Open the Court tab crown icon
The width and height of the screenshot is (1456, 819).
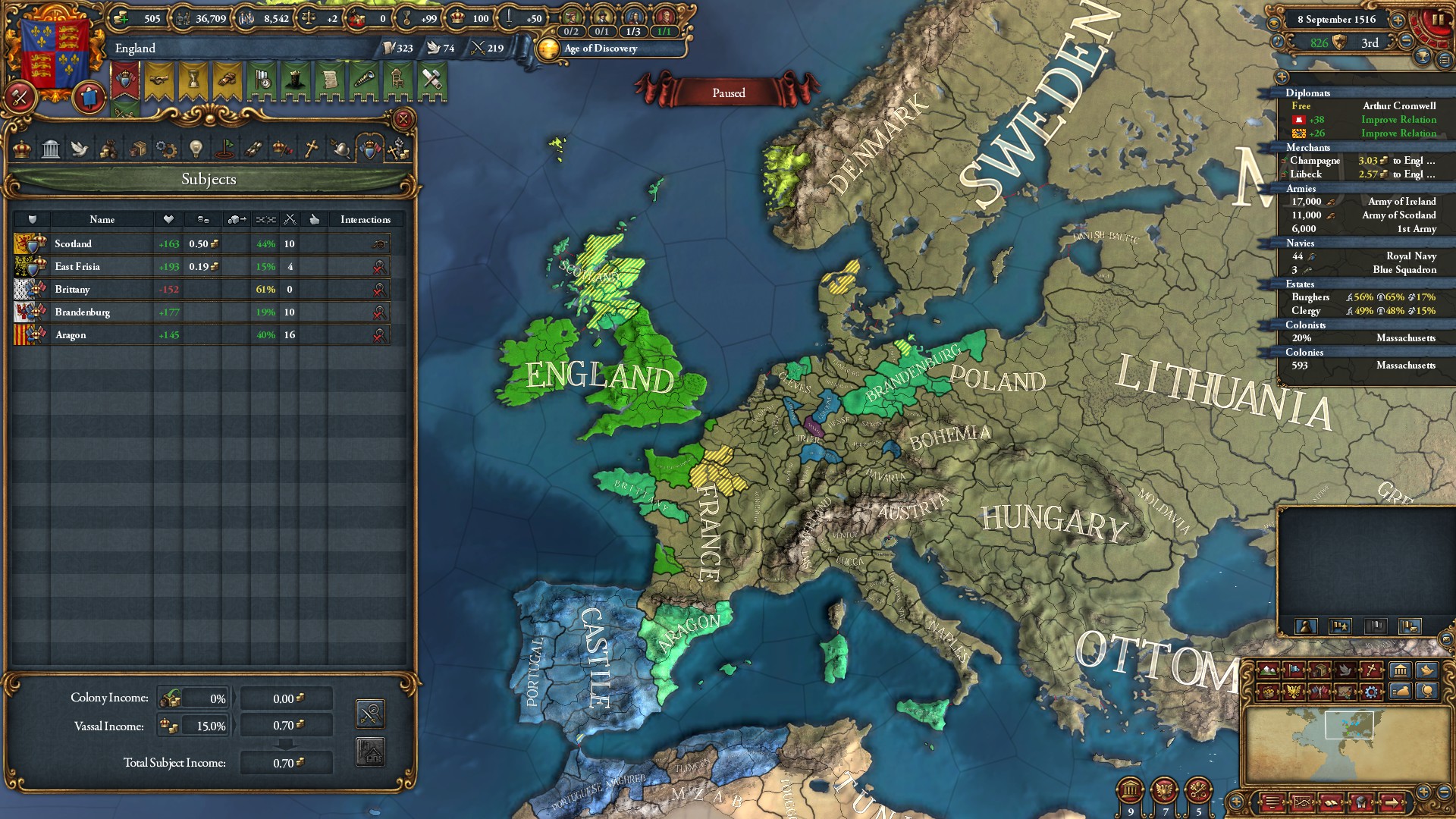(22, 149)
